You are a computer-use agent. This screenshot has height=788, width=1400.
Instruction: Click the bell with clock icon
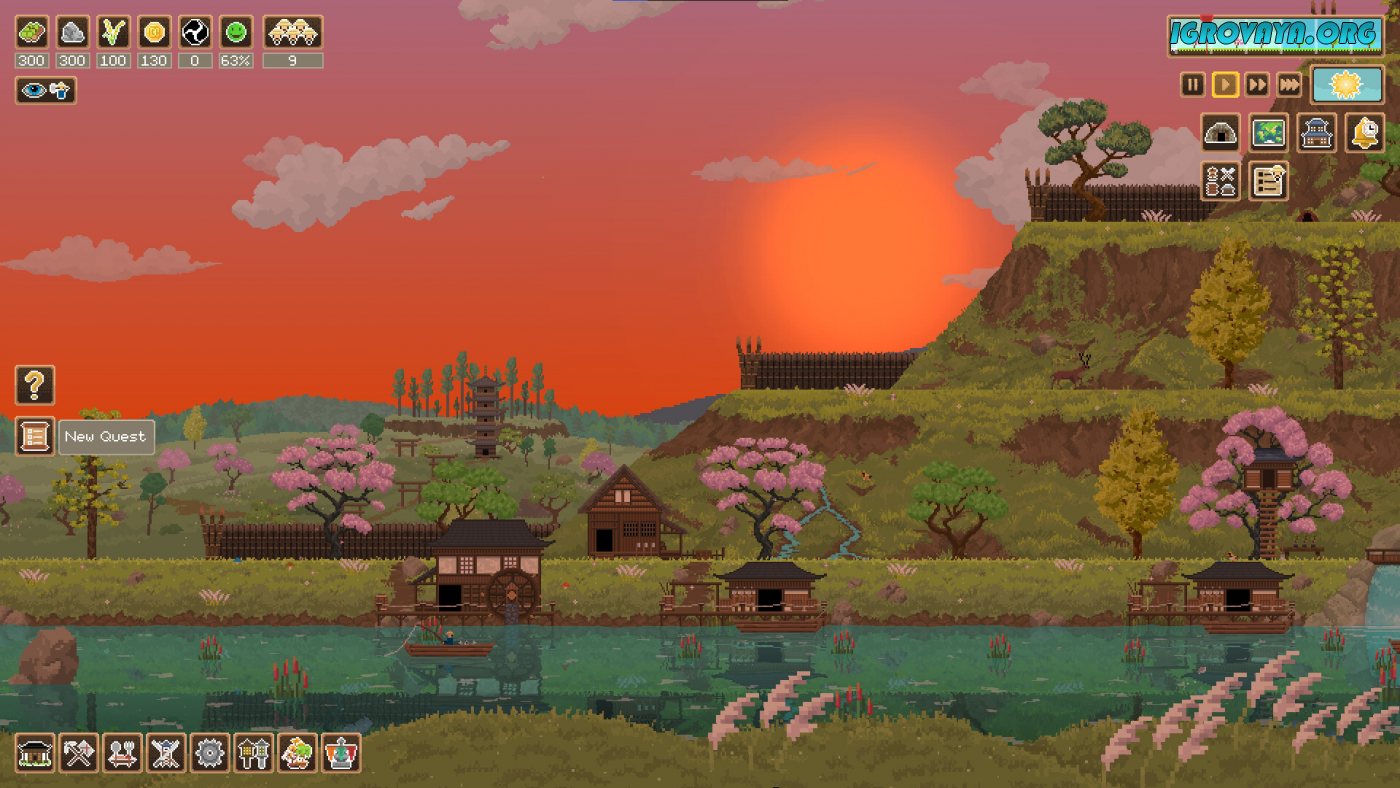pos(1364,133)
